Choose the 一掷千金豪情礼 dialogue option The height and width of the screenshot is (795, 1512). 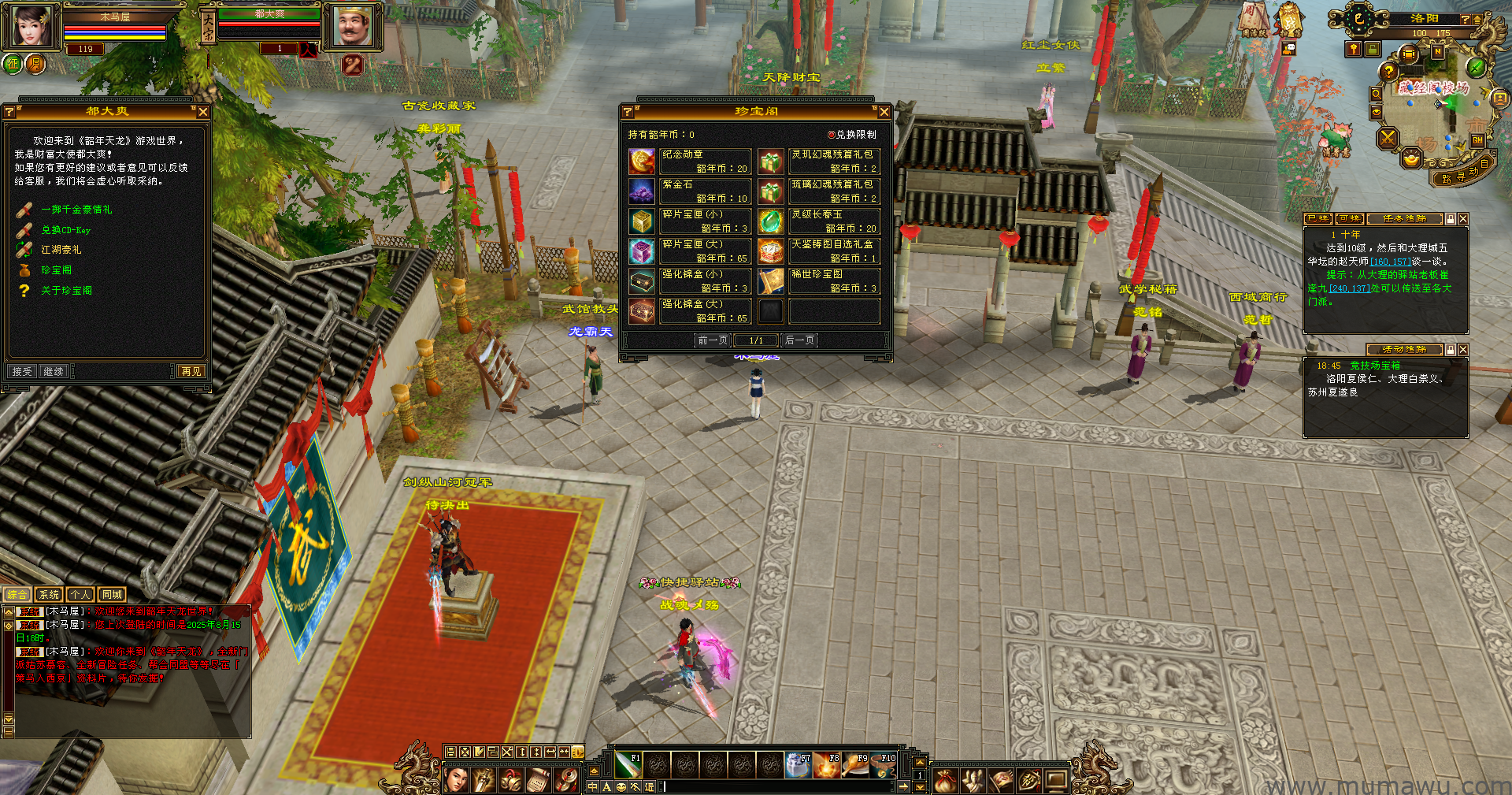click(76, 210)
